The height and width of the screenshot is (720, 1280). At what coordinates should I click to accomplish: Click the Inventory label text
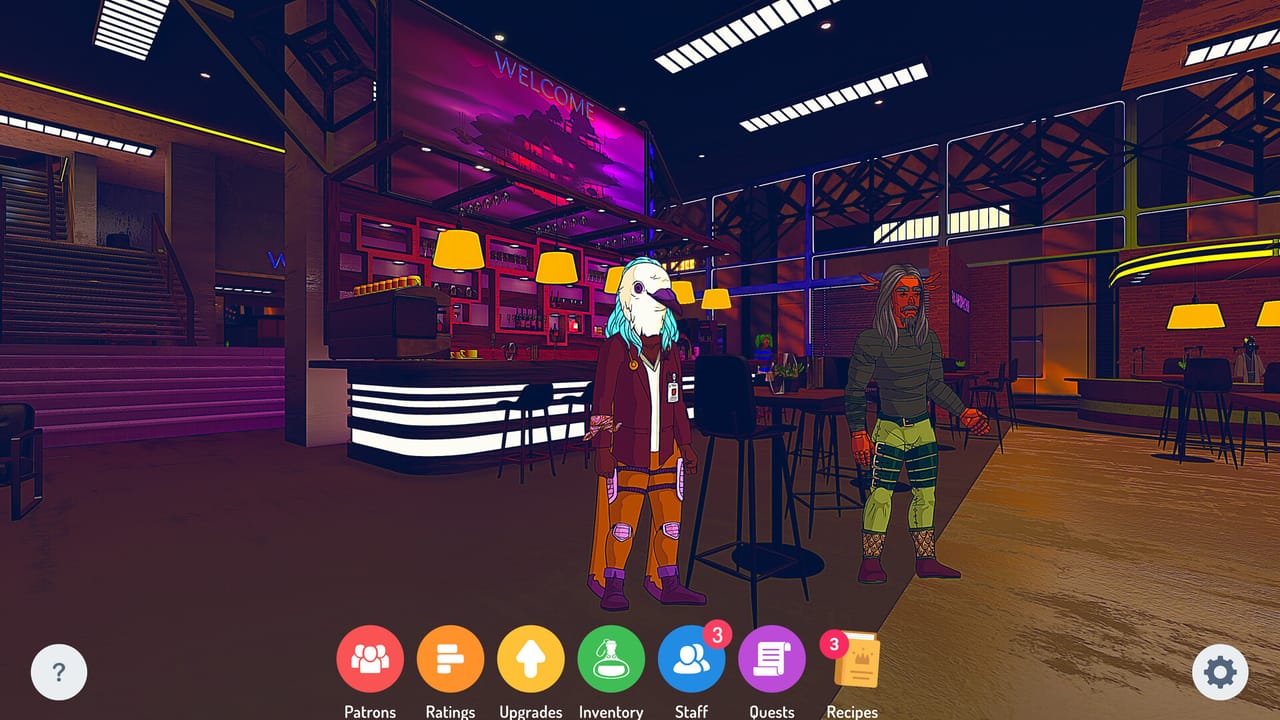[x=611, y=711]
